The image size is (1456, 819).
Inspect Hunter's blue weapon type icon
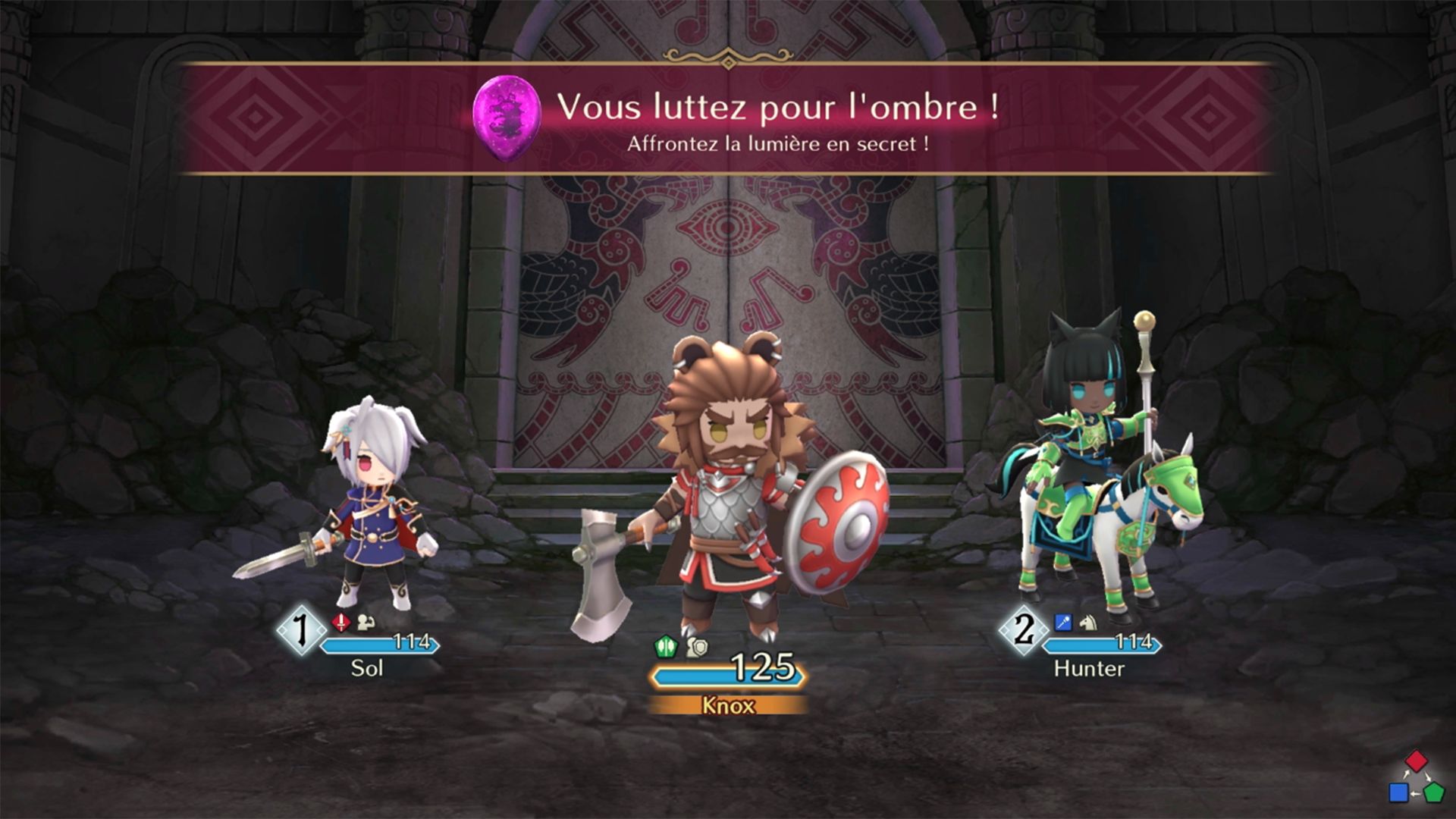(1063, 623)
